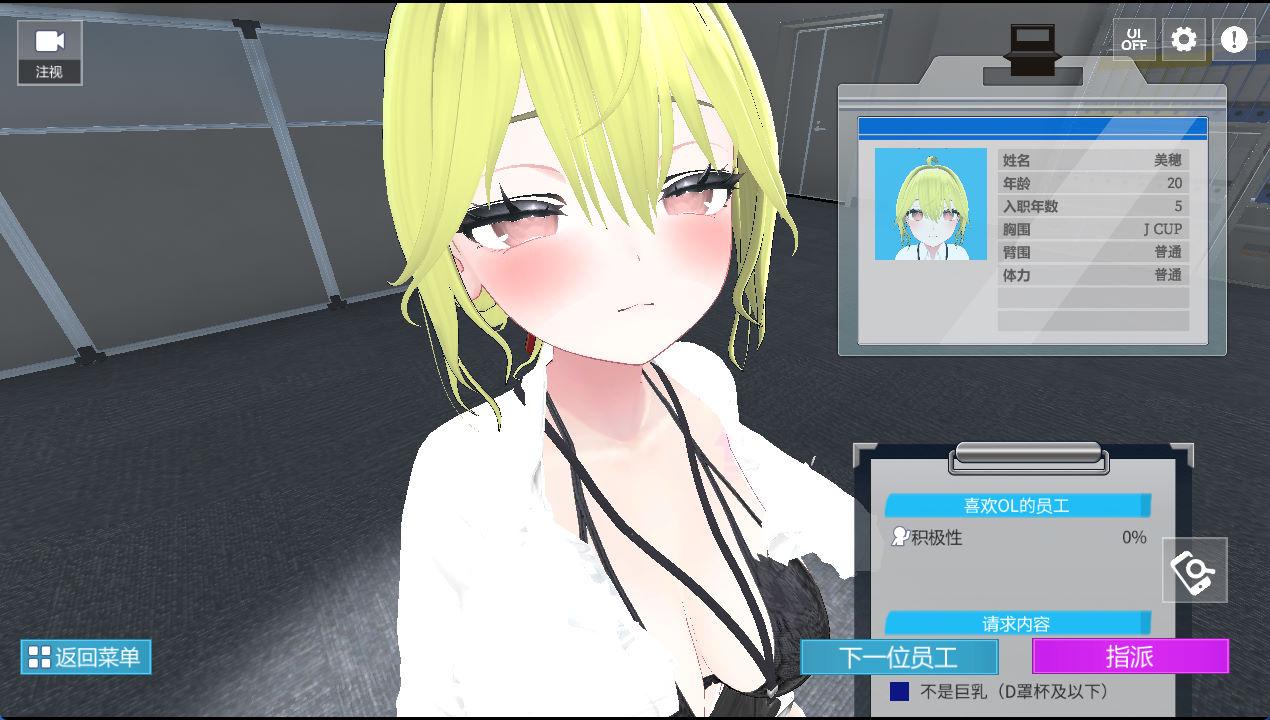Turn the interface off with UI OFF
Viewport: 1270px width, 720px height.
[1134, 40]
